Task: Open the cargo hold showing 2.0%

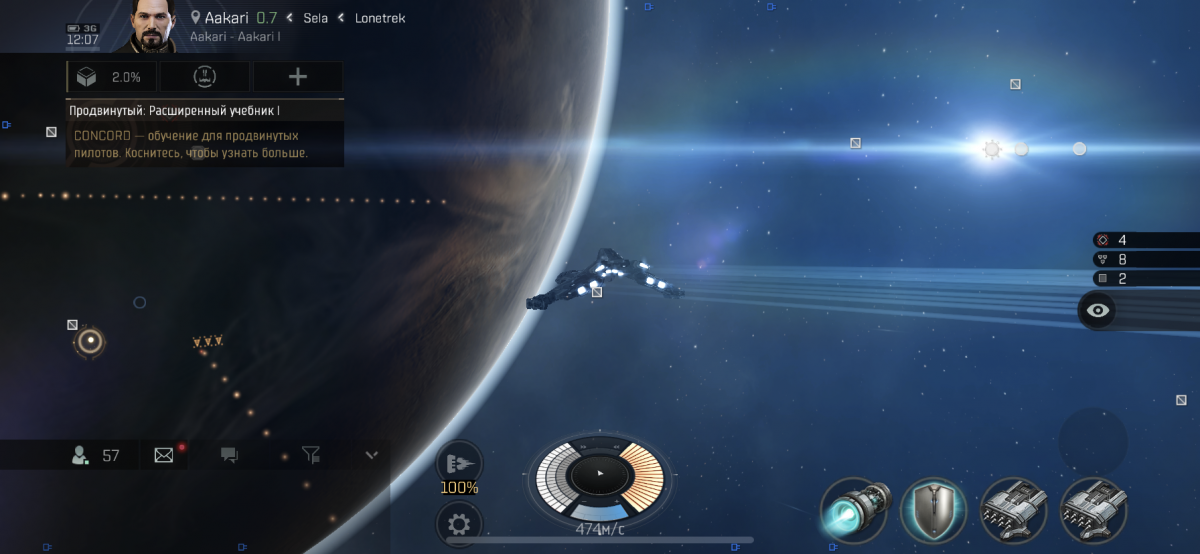Action: click(111, 77)
